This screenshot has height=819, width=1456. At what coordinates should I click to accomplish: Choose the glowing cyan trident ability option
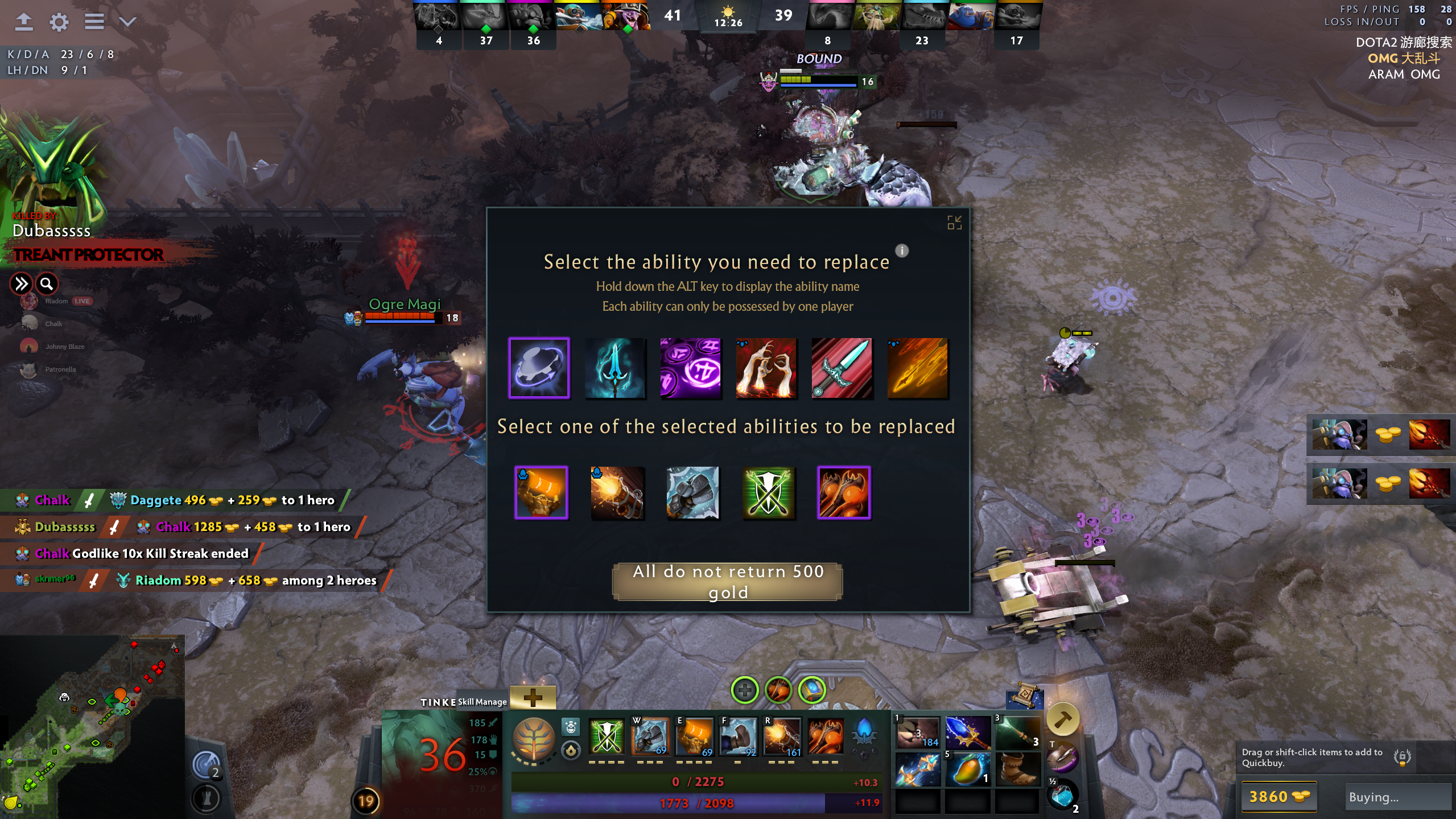pyautogui.click(x=614, y=368)
